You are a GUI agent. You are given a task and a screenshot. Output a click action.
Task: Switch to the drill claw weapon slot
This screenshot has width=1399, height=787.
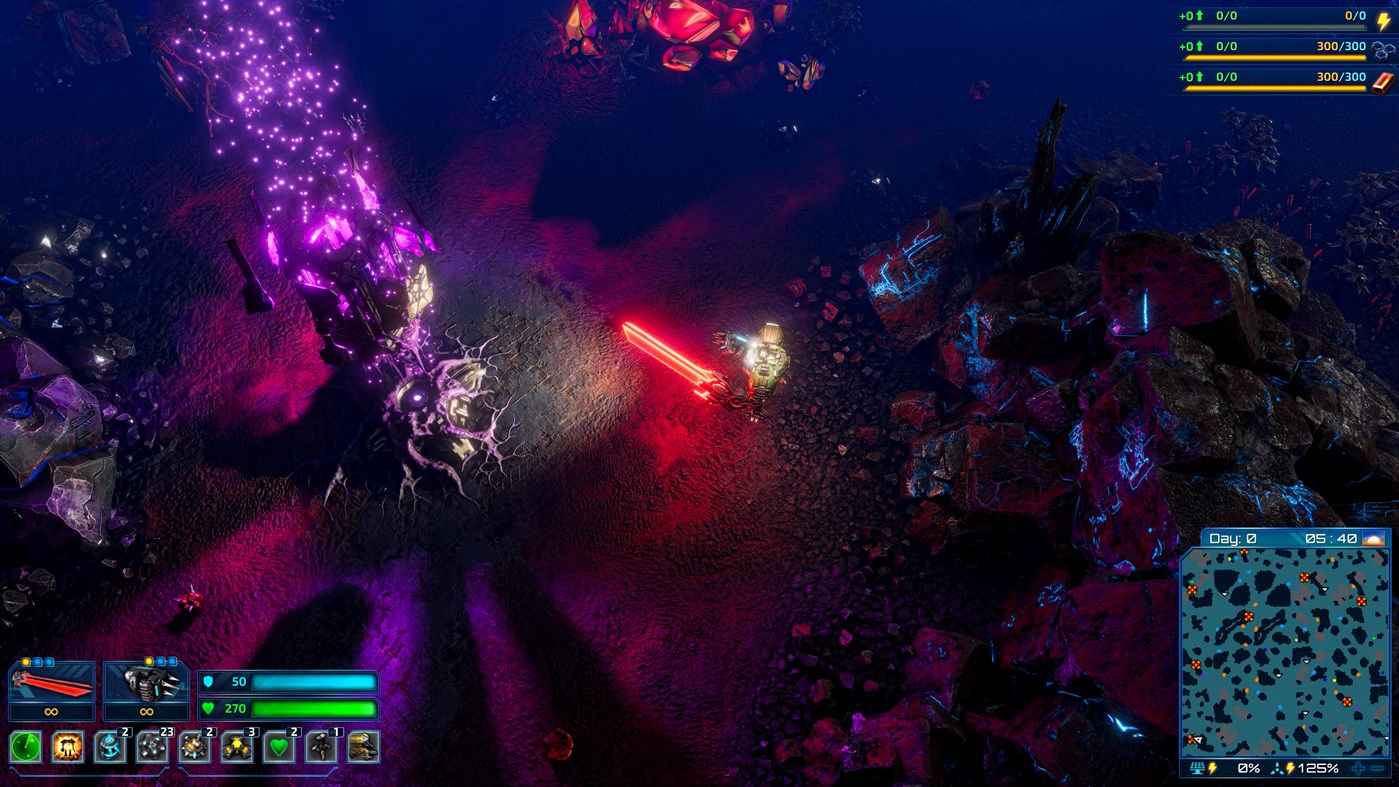[145, 685]
